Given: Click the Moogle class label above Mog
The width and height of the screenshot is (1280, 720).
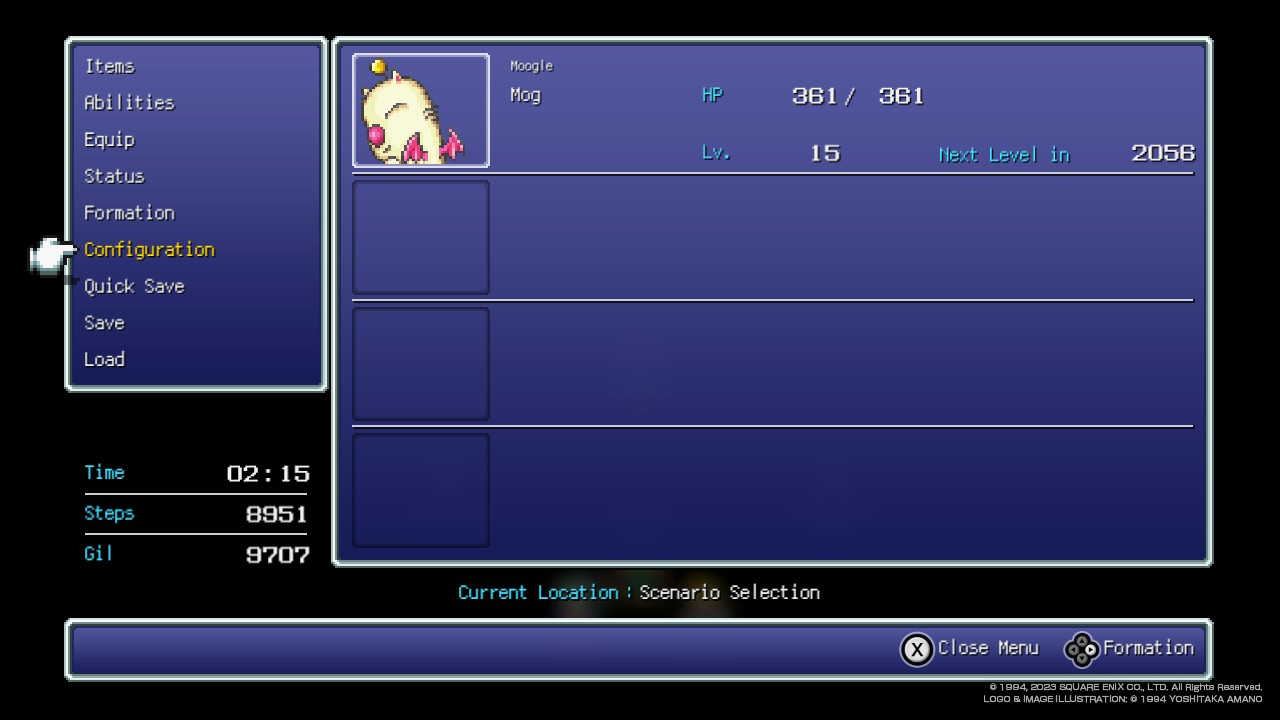Looking at the screenshot, I should point(531,65).
